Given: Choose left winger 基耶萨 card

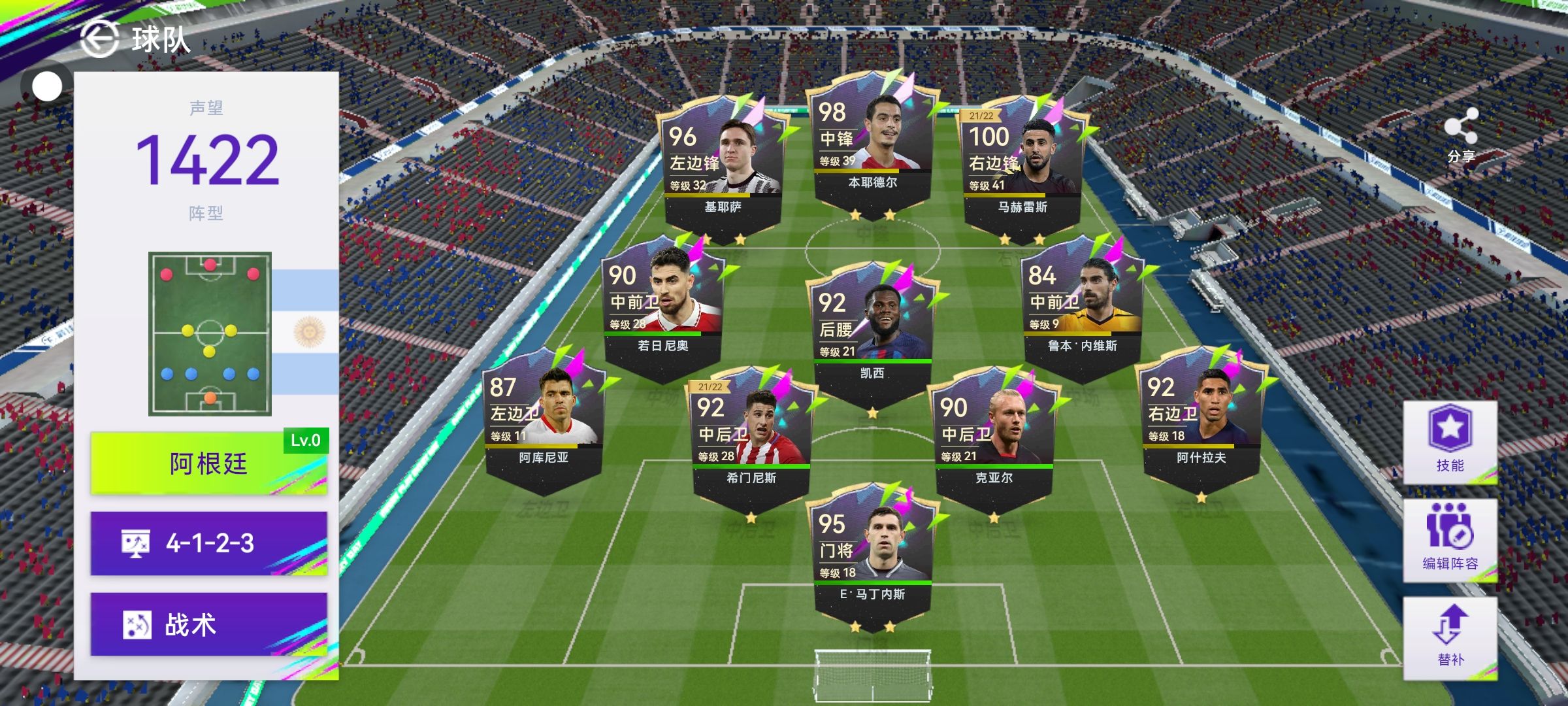Looking at the screenshot, I should point(723,170).
